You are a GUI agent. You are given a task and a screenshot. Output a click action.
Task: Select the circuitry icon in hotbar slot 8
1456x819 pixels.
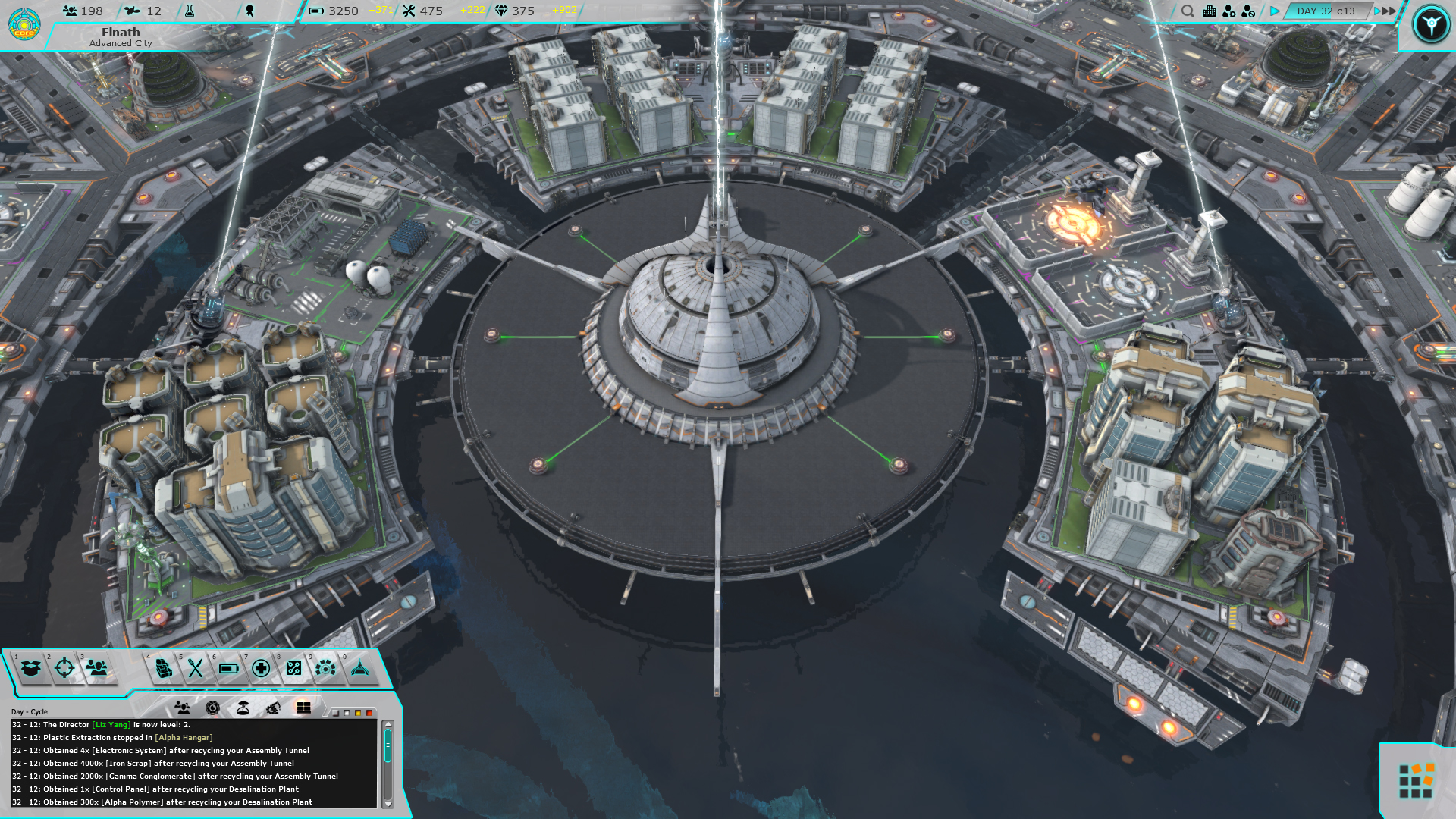point(293,668)
